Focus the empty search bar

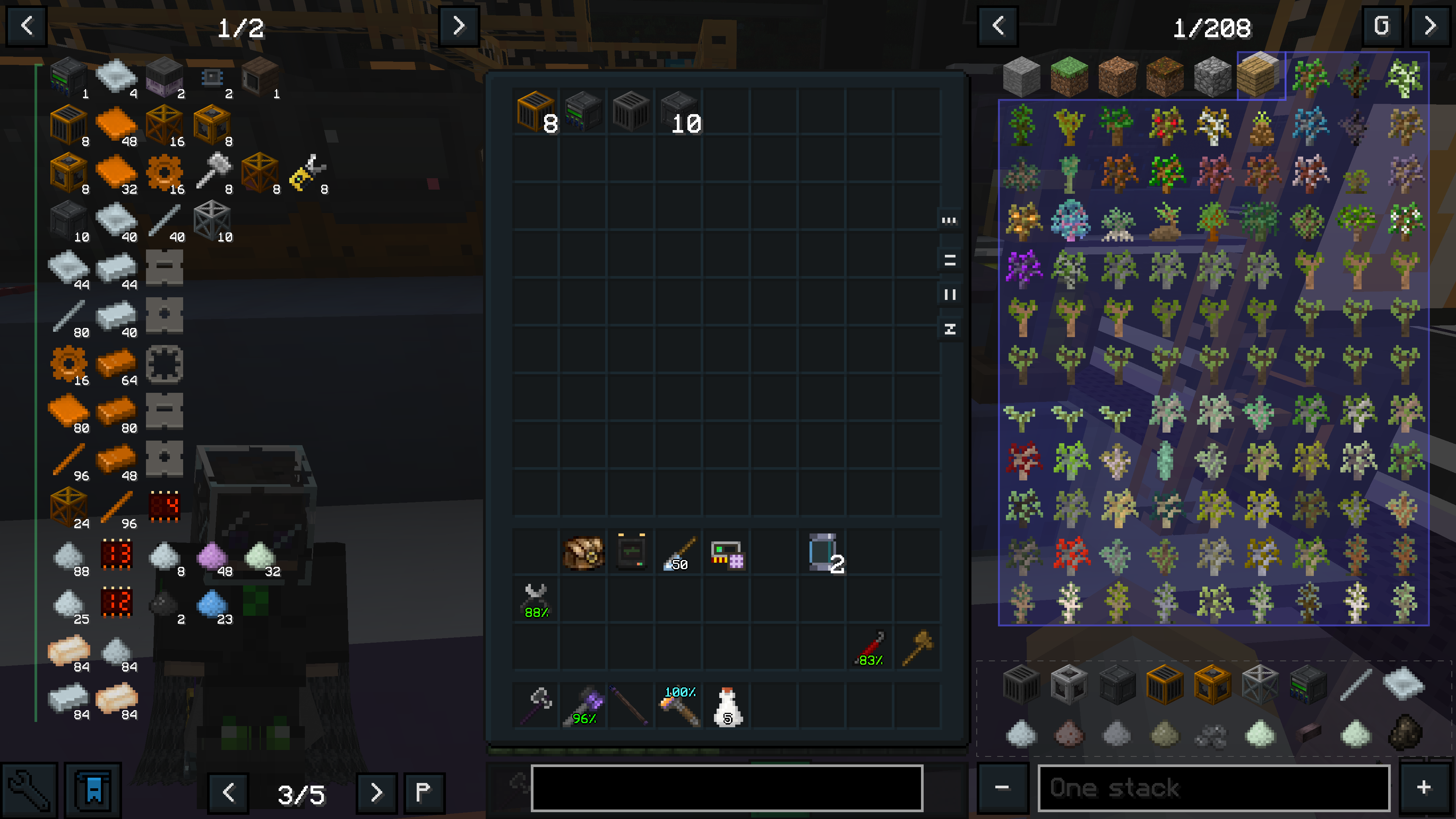coord(726,788)
